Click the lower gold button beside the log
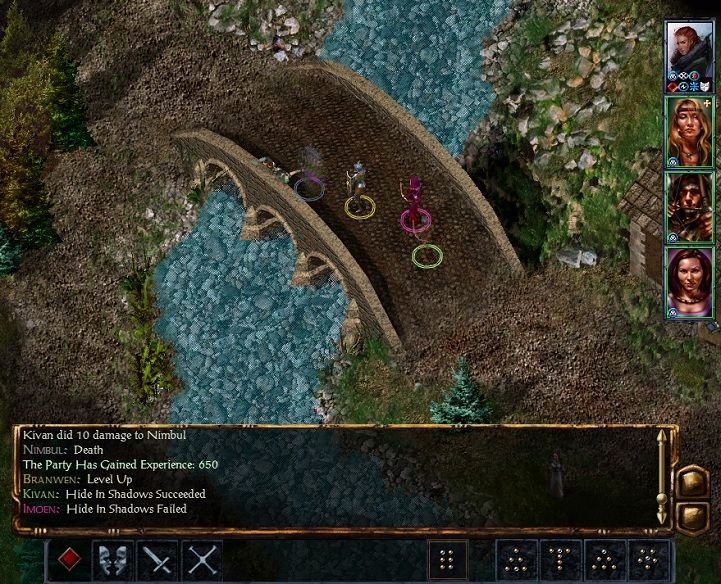 (x=692, y=517)
